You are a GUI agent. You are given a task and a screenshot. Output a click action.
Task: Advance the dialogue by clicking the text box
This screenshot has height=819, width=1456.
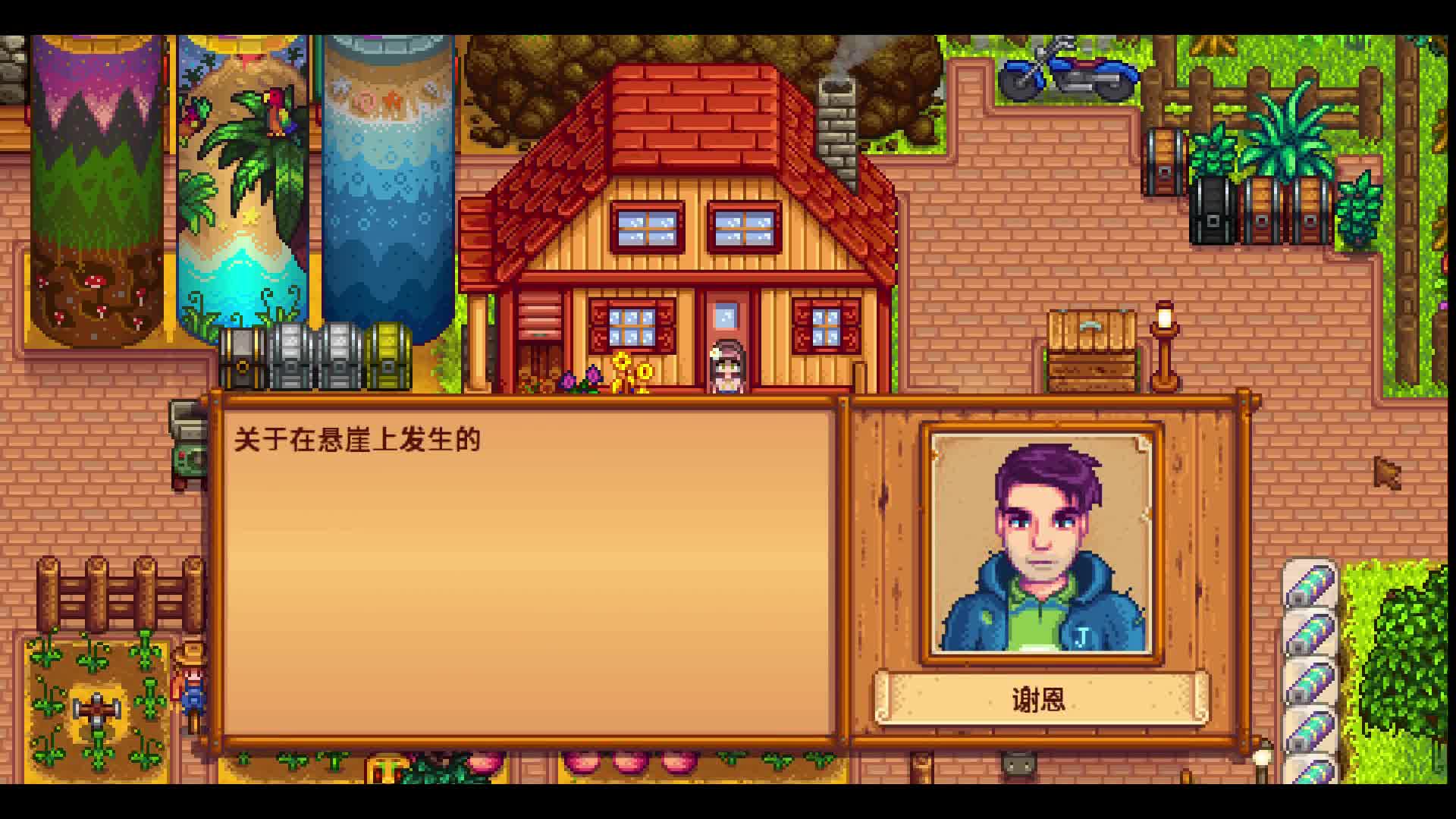point(531,569)
